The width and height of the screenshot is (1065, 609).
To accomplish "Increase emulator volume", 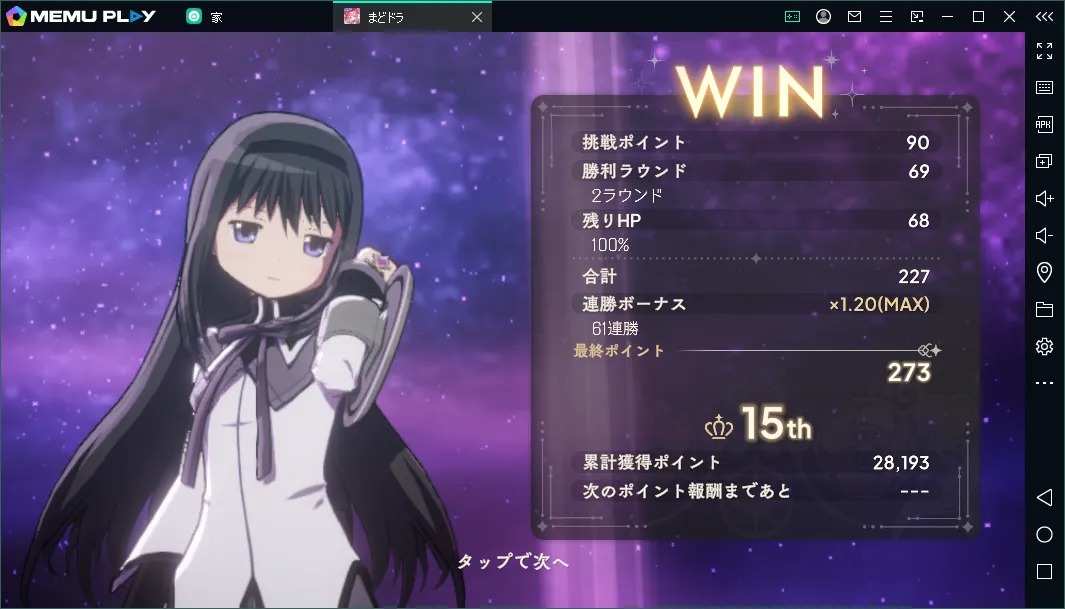I will click(1044, 198).
